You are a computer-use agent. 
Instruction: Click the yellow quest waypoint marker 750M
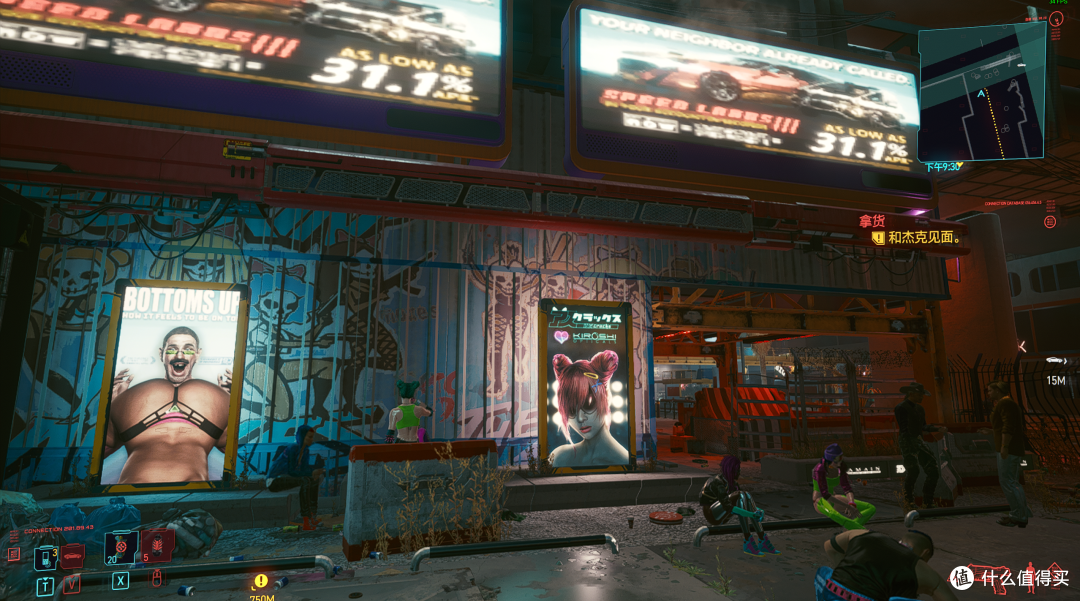pos(261,580)
